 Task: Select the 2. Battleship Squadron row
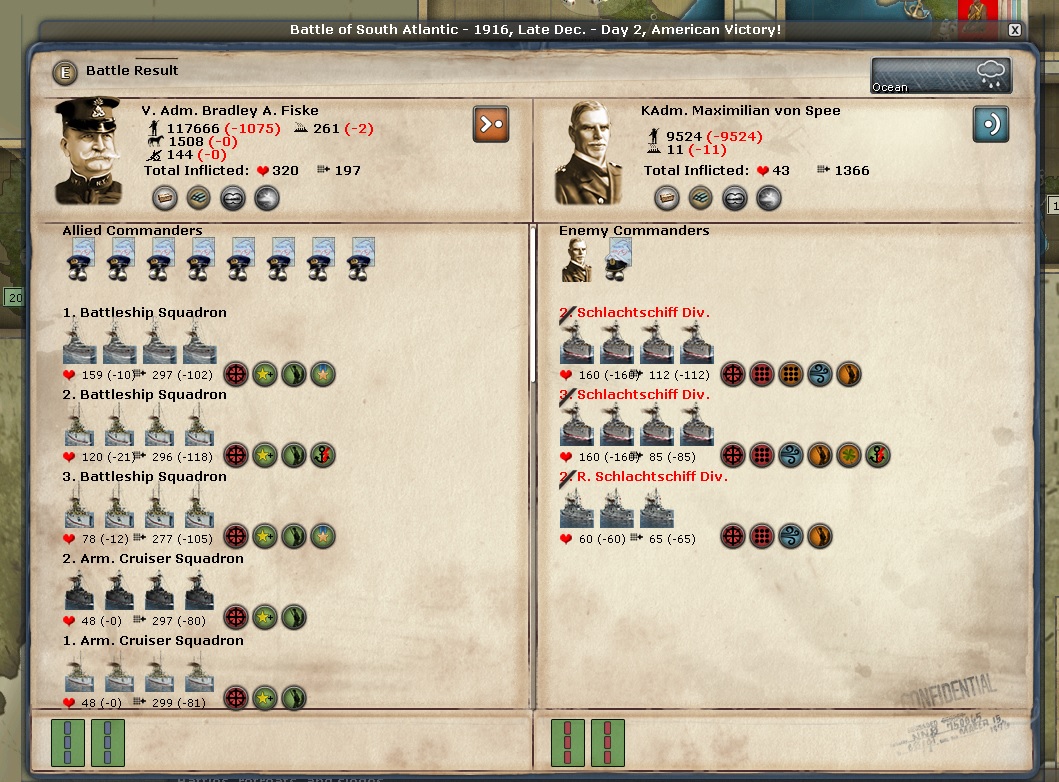pyautogui.click(x=144, y=395)
